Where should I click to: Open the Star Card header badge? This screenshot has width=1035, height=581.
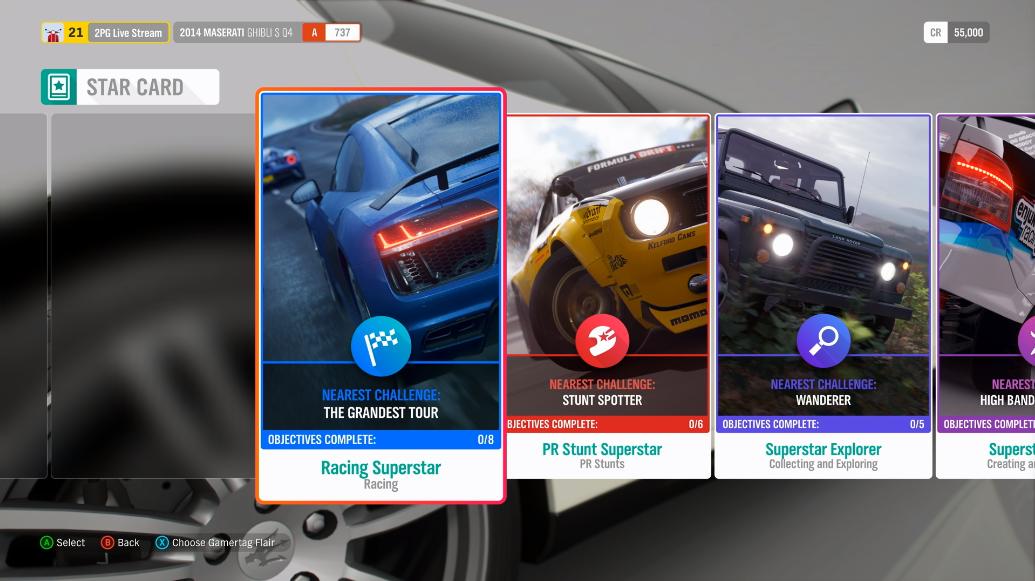(x=130, y=87)
